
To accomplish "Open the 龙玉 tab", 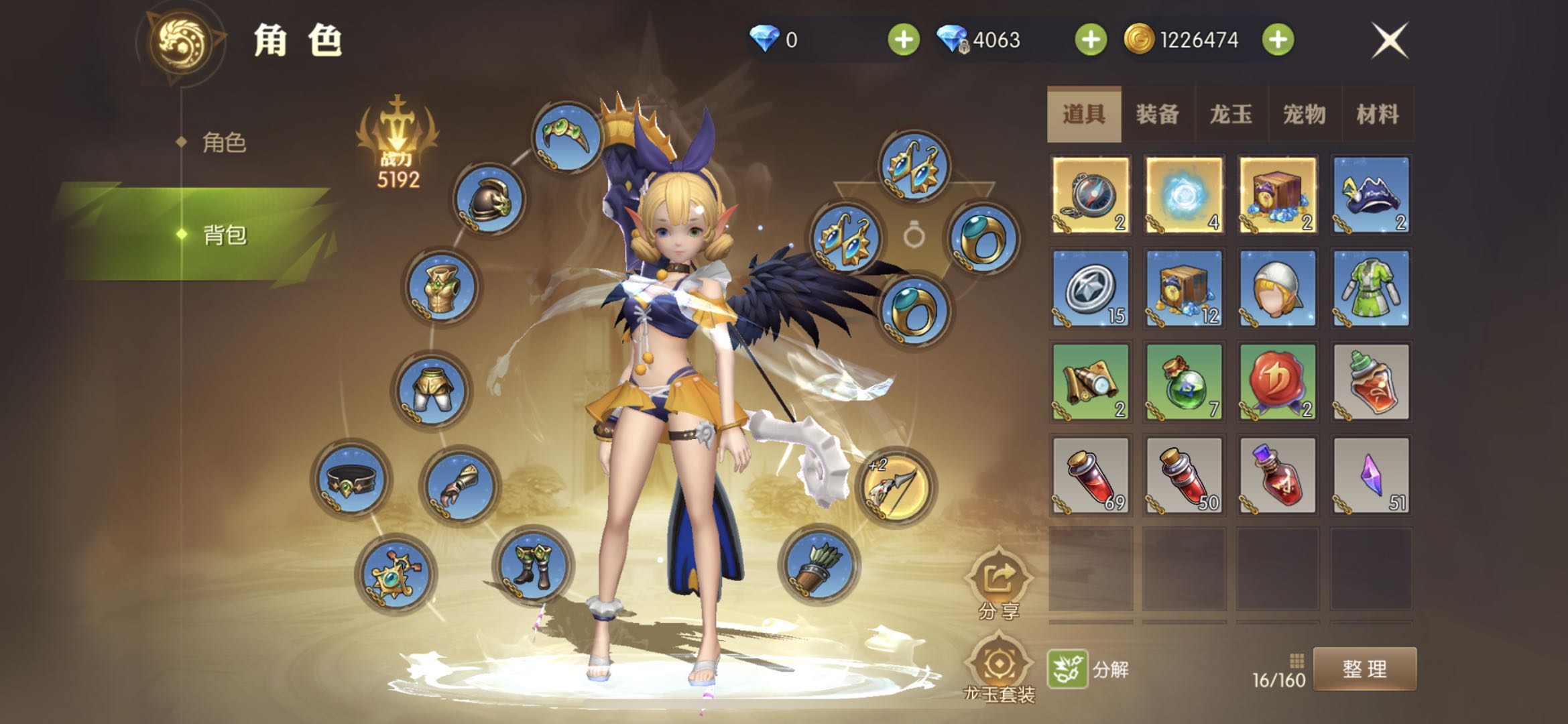I will click(1231, 115).
